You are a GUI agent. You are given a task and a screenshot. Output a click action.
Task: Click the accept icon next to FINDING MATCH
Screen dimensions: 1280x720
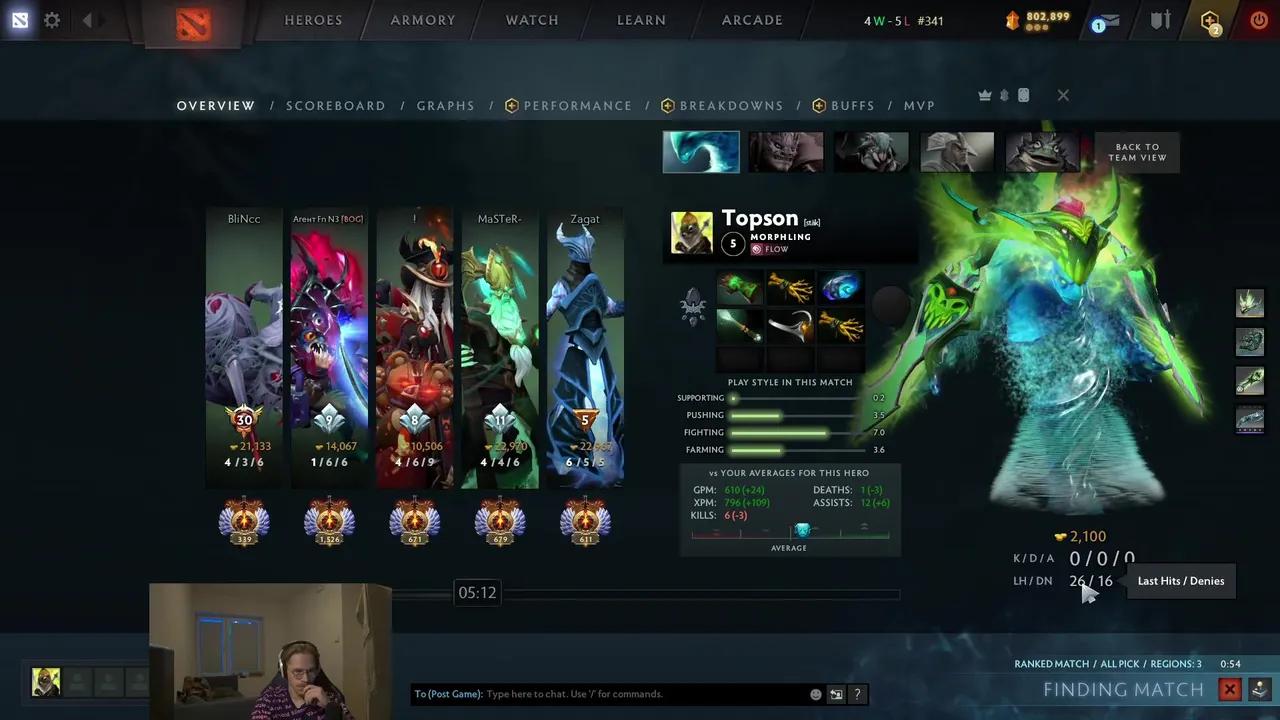pyautogui.click(x=1259, y=689)
